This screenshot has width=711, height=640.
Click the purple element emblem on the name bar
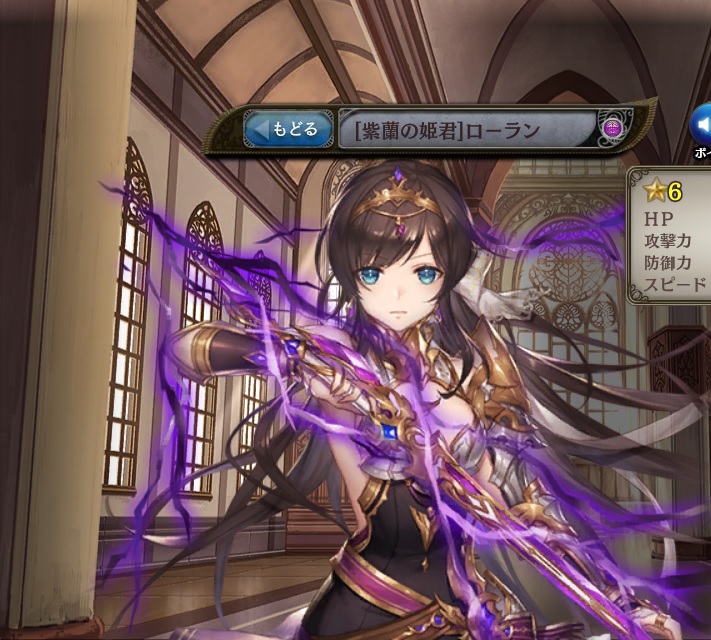click(613, 128)
